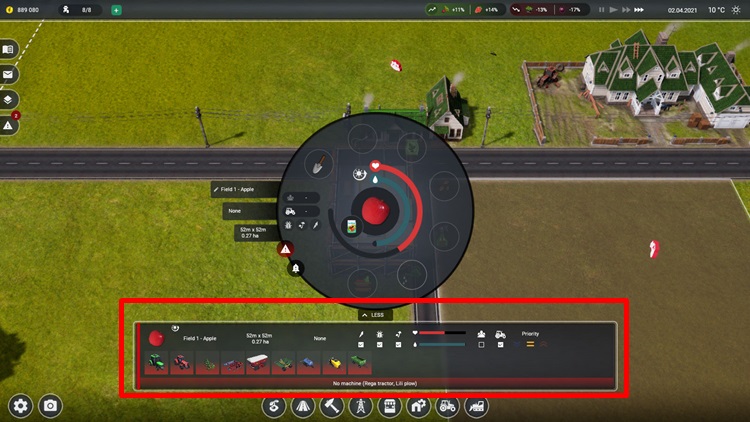Open the tractor vehicles toolbar button

449,406
